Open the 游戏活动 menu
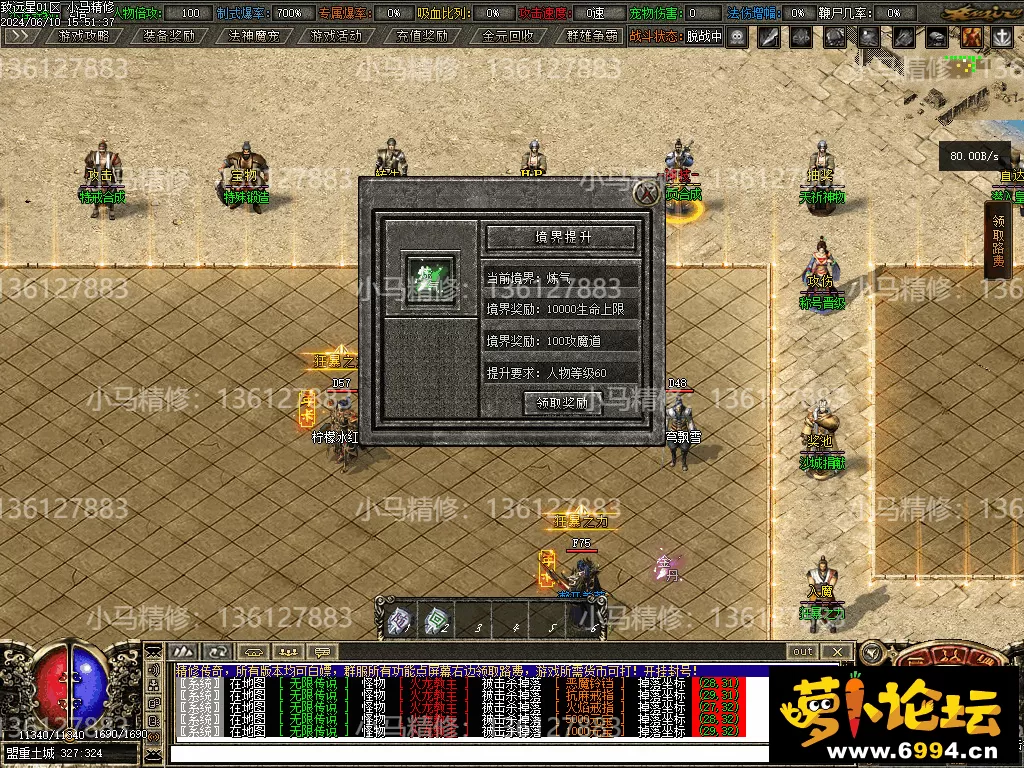1024x768 pixels. pyautogui.click(x=336, y=36)
